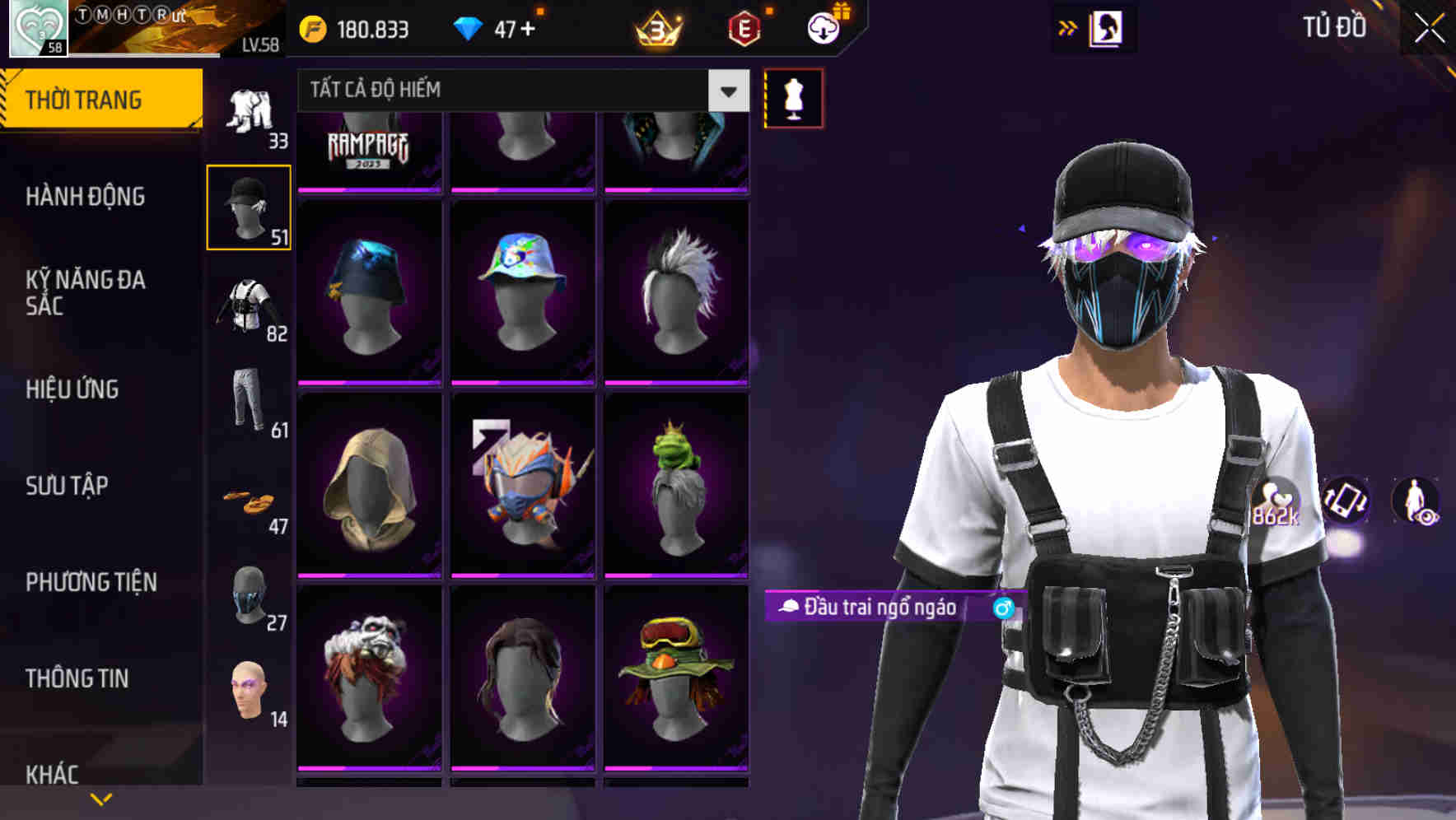Click the red E badge in top bar
The height and width of the screenshot is (820, 1456).
tap(745, 27)
